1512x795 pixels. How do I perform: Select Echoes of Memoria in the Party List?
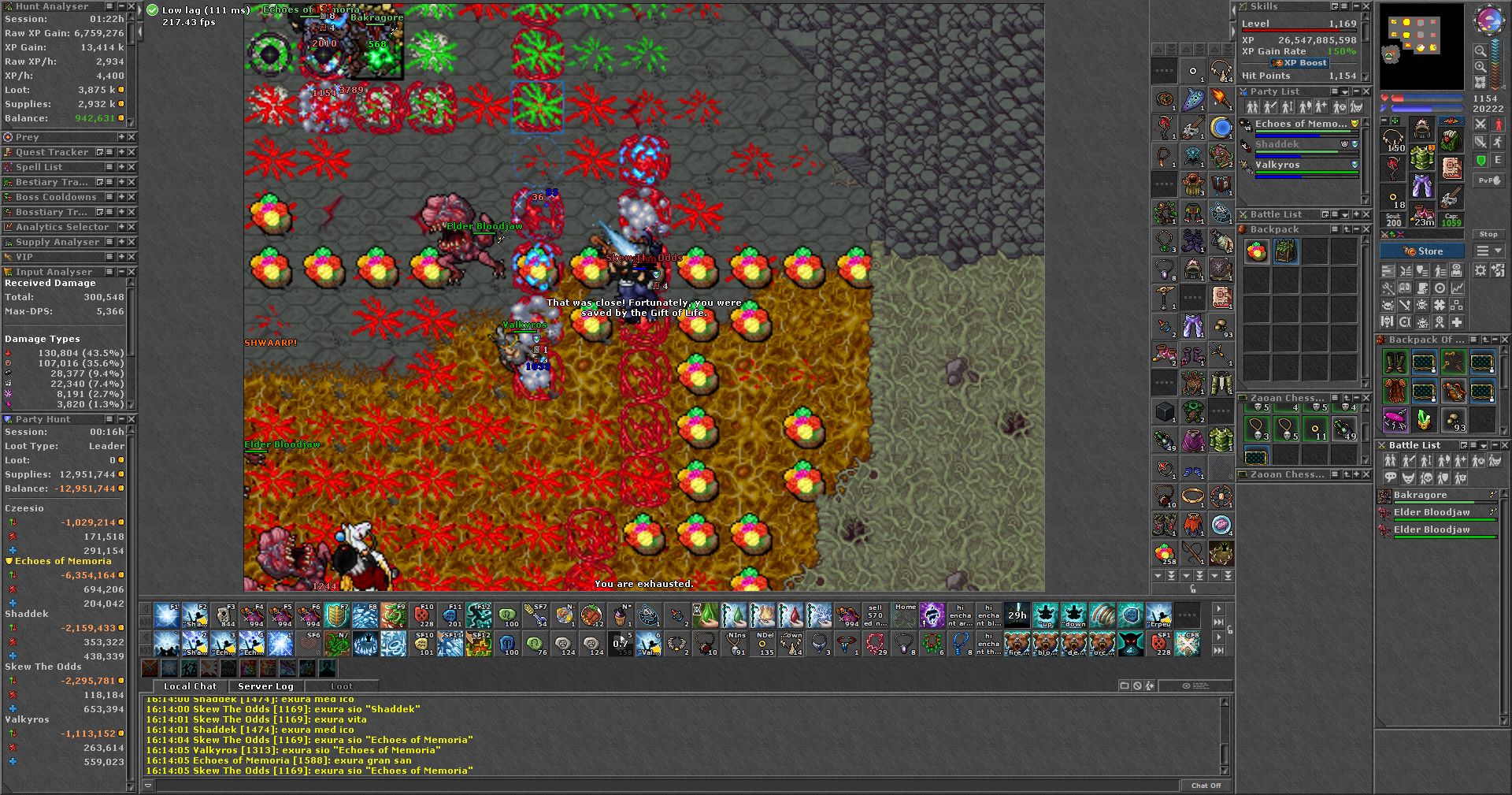click(x=1300, y=124)
